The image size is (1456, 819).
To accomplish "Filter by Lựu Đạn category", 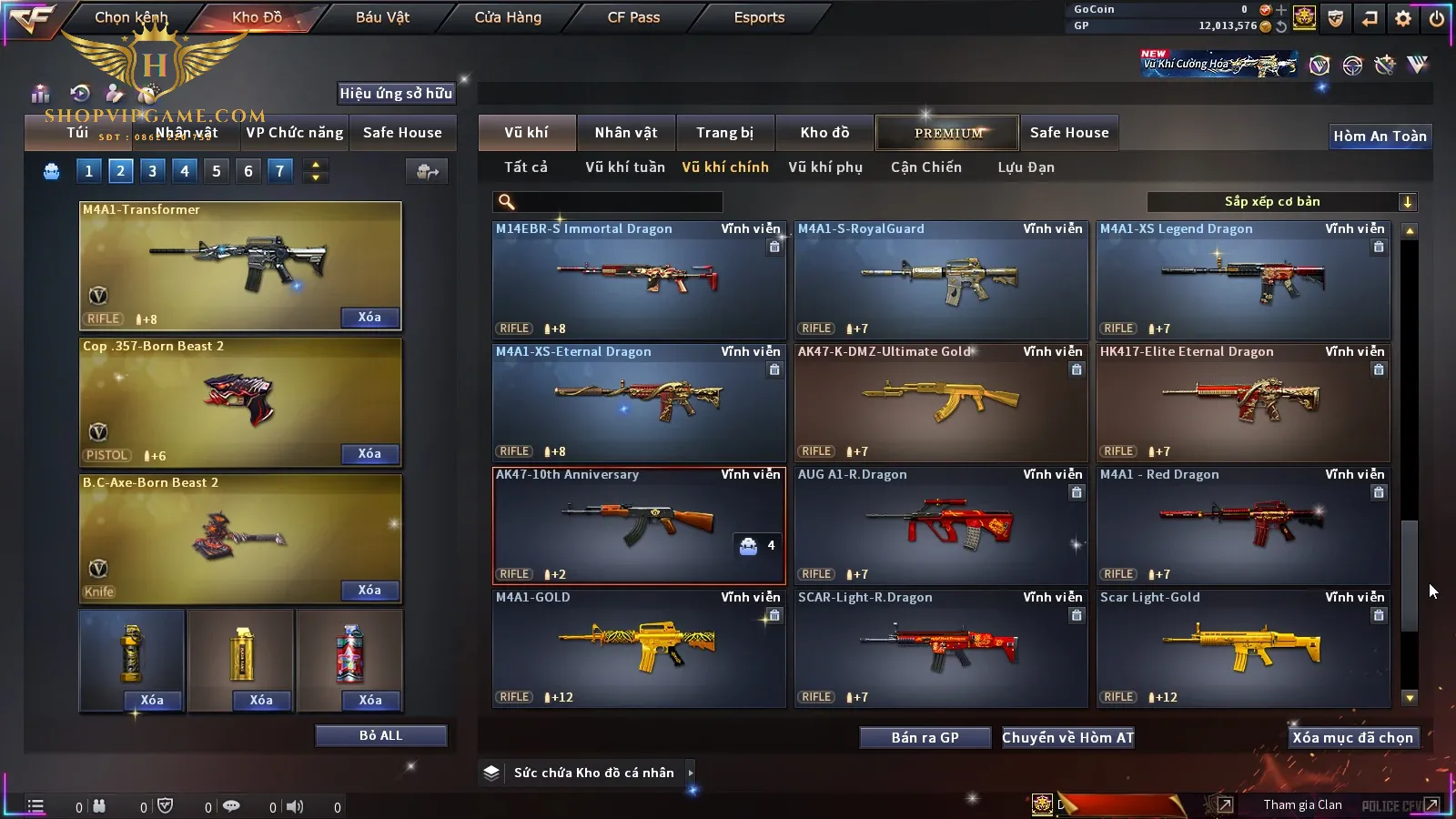I will (x=1026, y=167).
